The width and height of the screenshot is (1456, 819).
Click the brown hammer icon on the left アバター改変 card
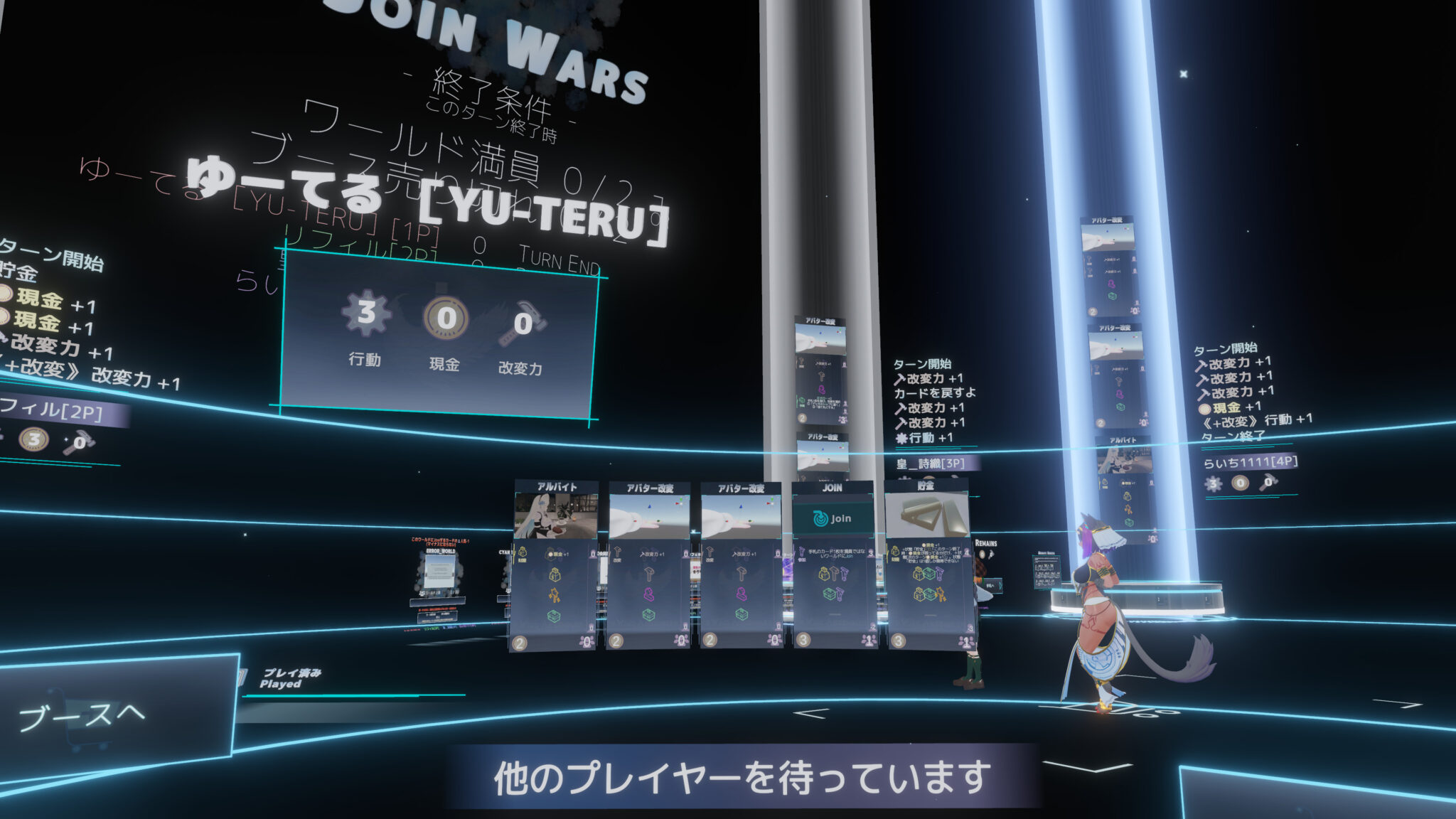point(650,574)
